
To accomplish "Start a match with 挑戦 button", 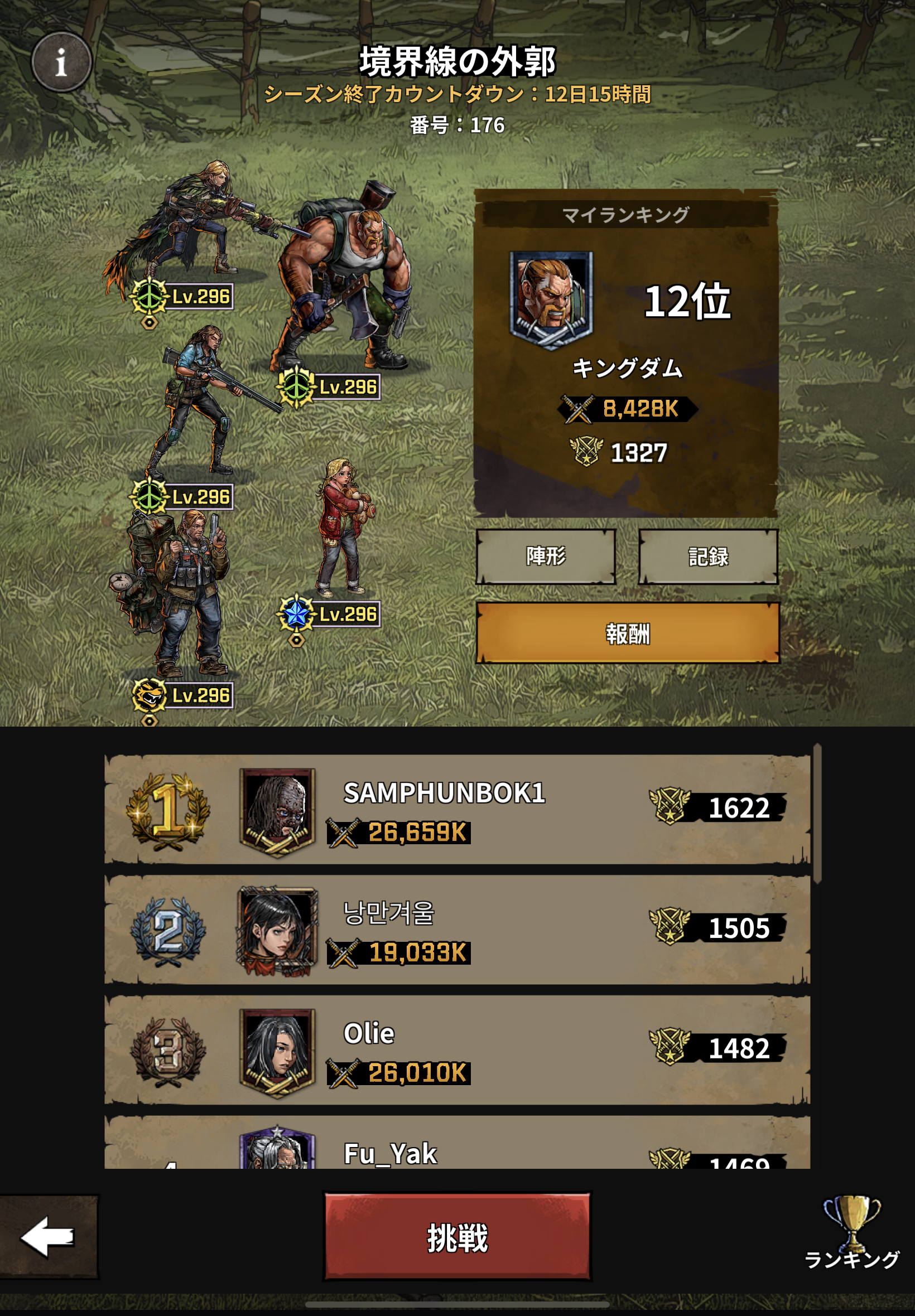I will (457, 1236).
